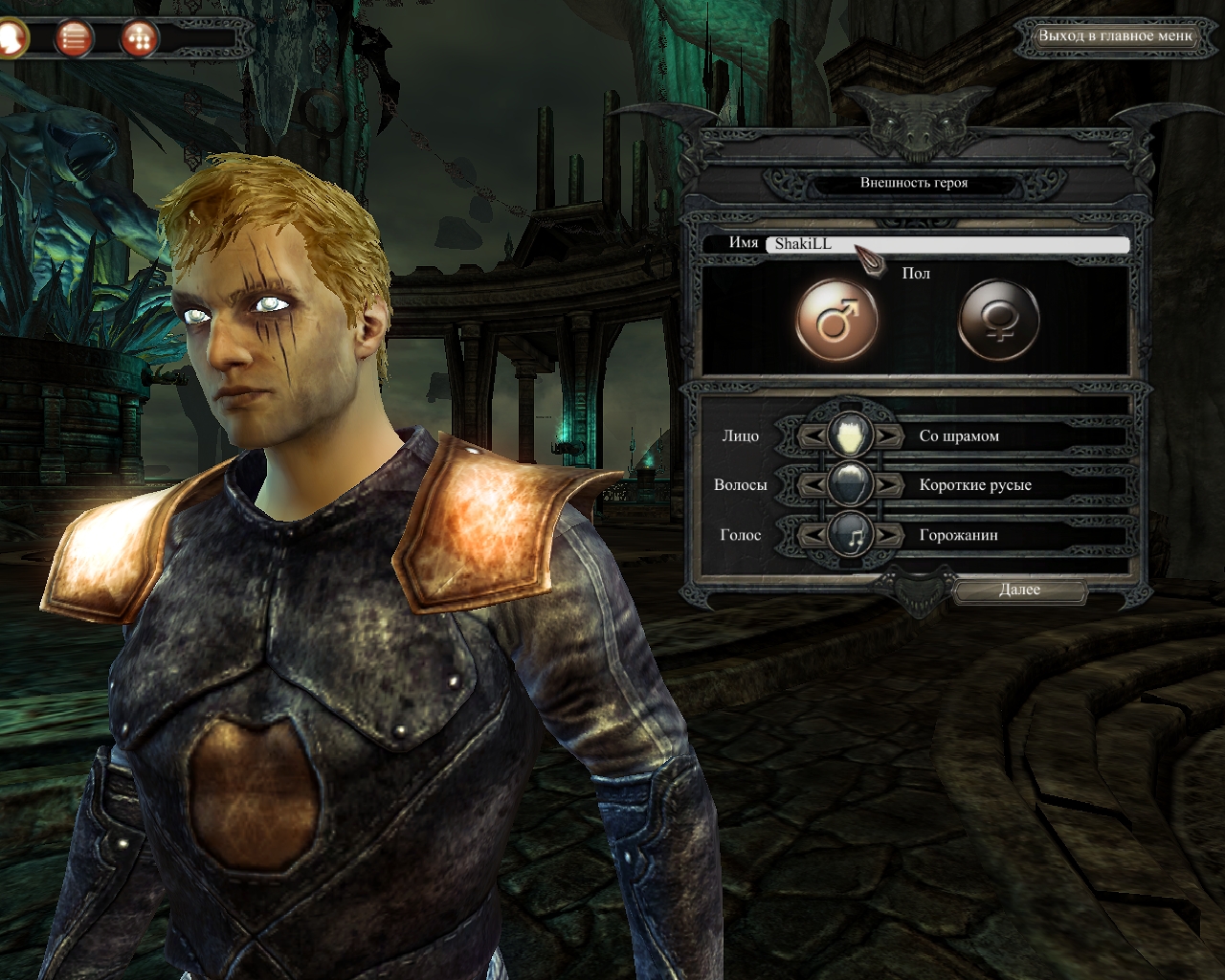Screen dimensions: 1225x980
Task: Open the skill tree icon tab
Action: [139, 38]
